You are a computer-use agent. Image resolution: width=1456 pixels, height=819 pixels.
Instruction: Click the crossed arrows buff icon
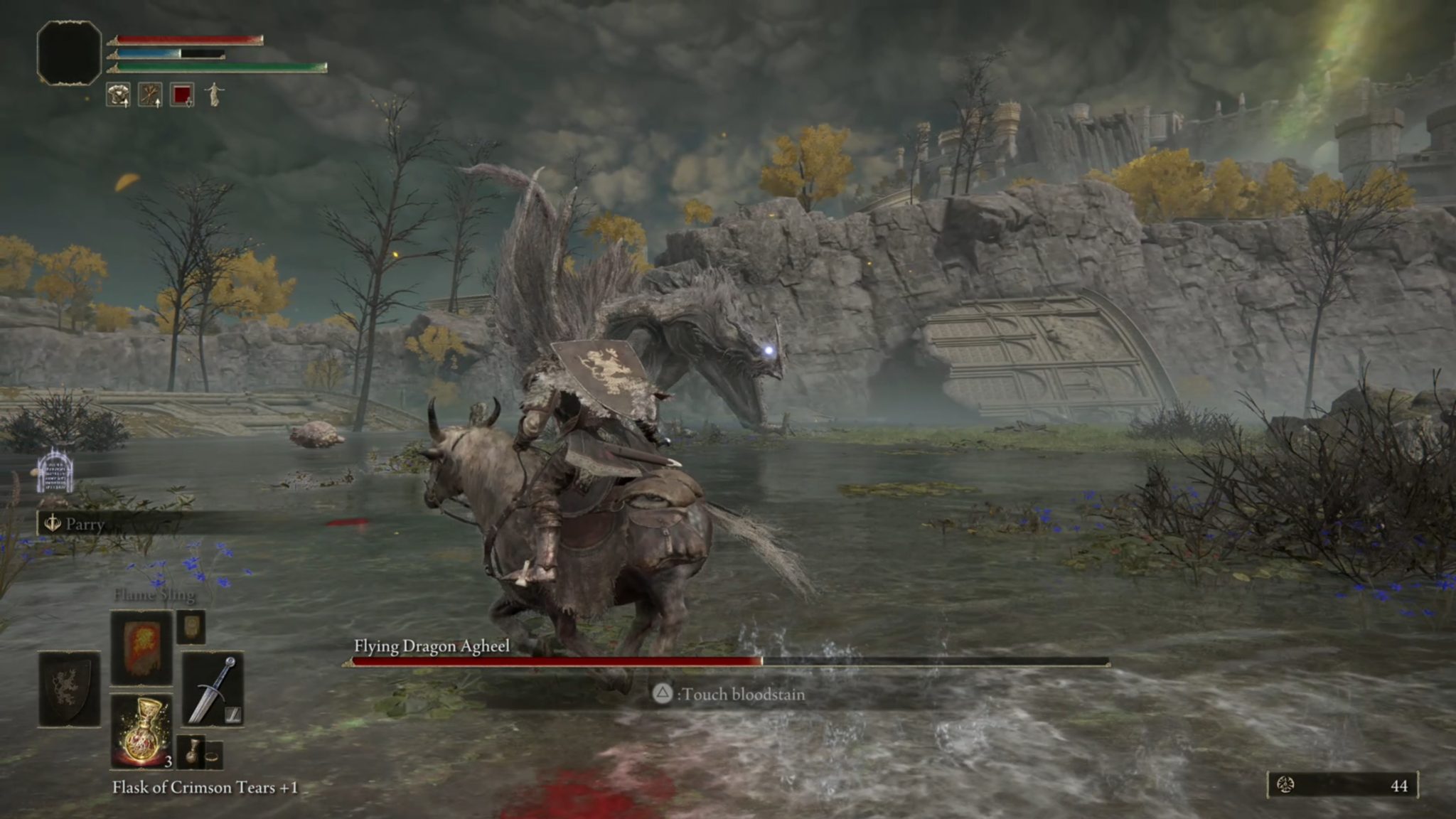150,95
